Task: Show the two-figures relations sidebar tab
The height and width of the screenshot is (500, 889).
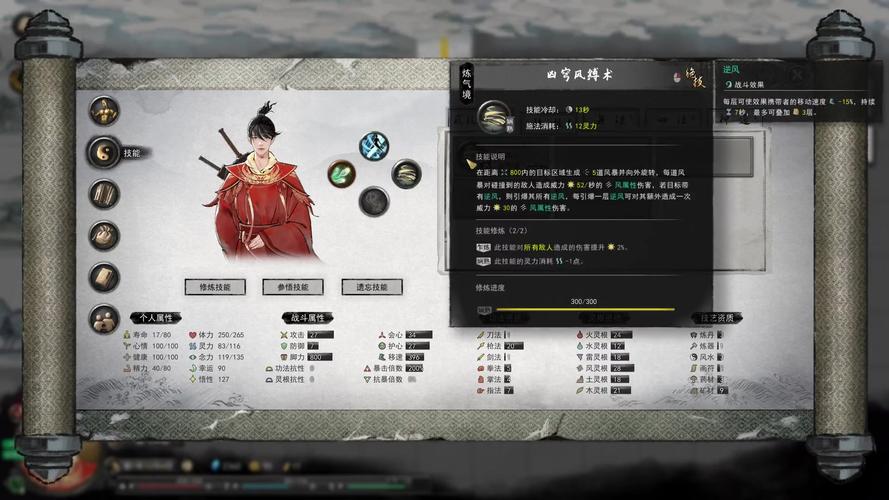Action: point(105,319)
